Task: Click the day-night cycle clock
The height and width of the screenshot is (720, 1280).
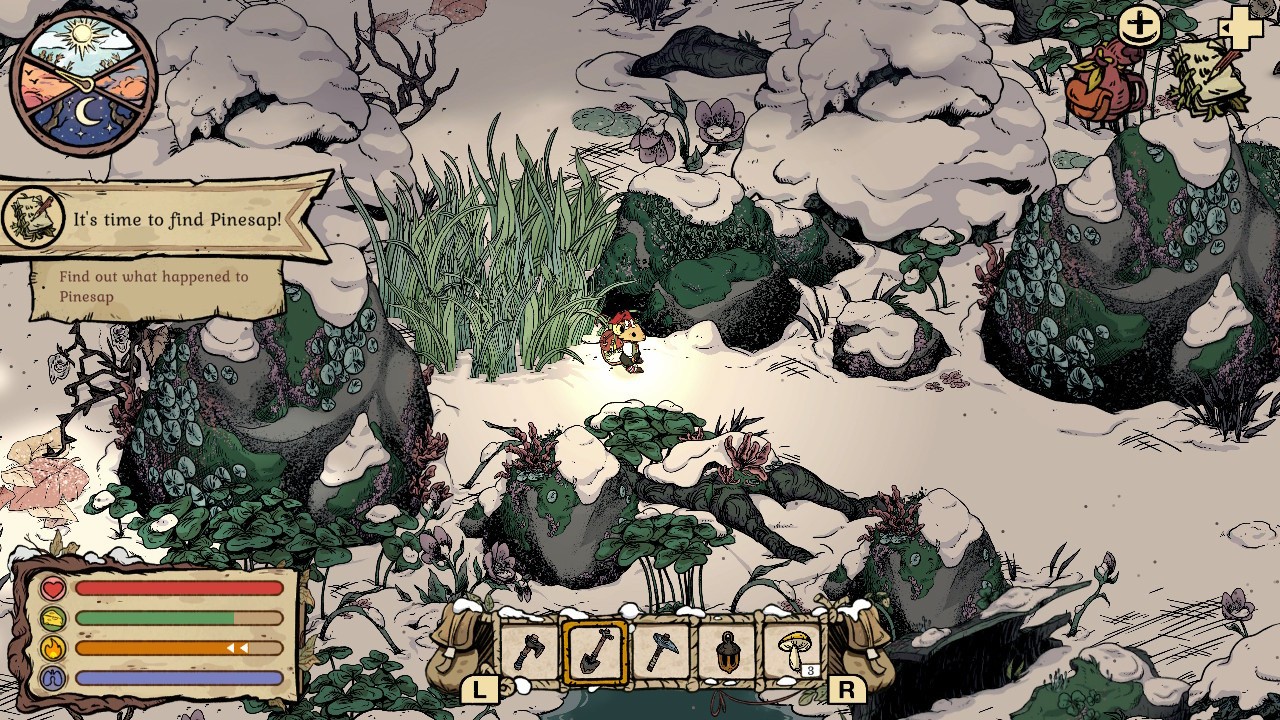Action: (84, 82)
